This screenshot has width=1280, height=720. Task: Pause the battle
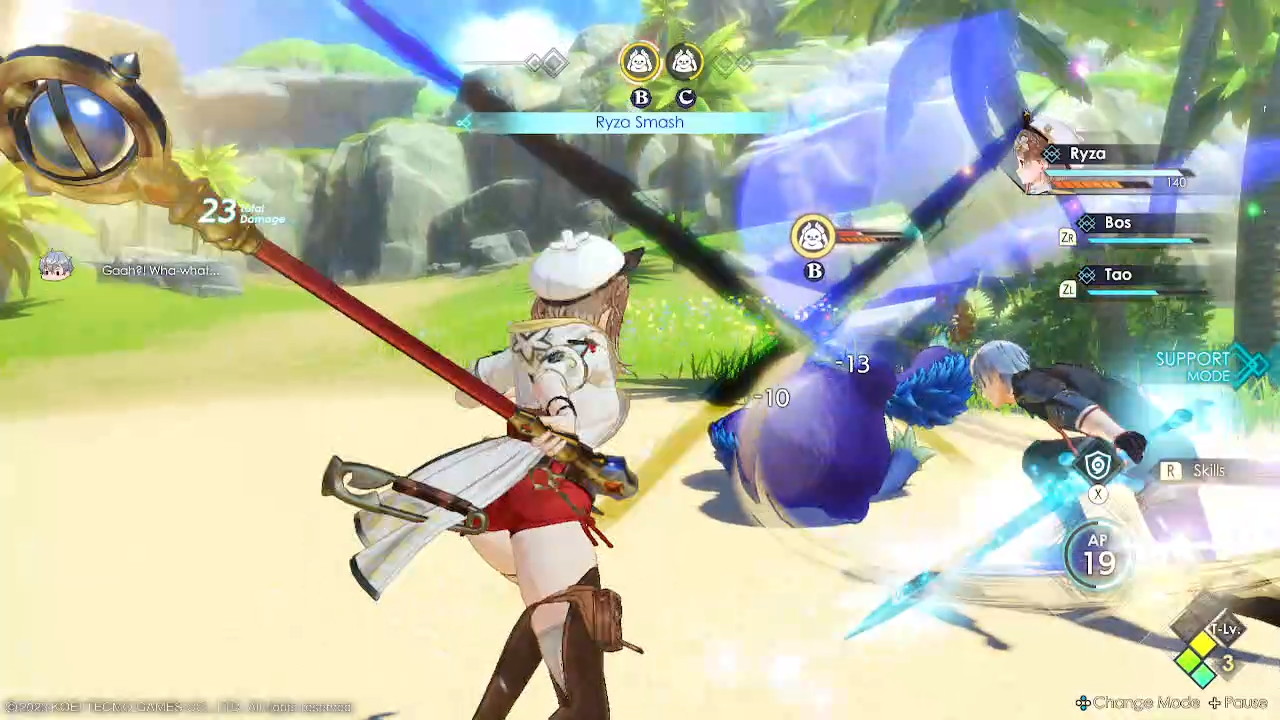coord(1238,703)
